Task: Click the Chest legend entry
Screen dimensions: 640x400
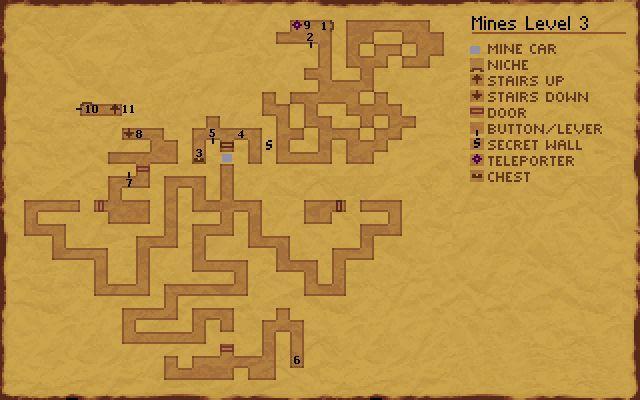Action: (508, 177)
